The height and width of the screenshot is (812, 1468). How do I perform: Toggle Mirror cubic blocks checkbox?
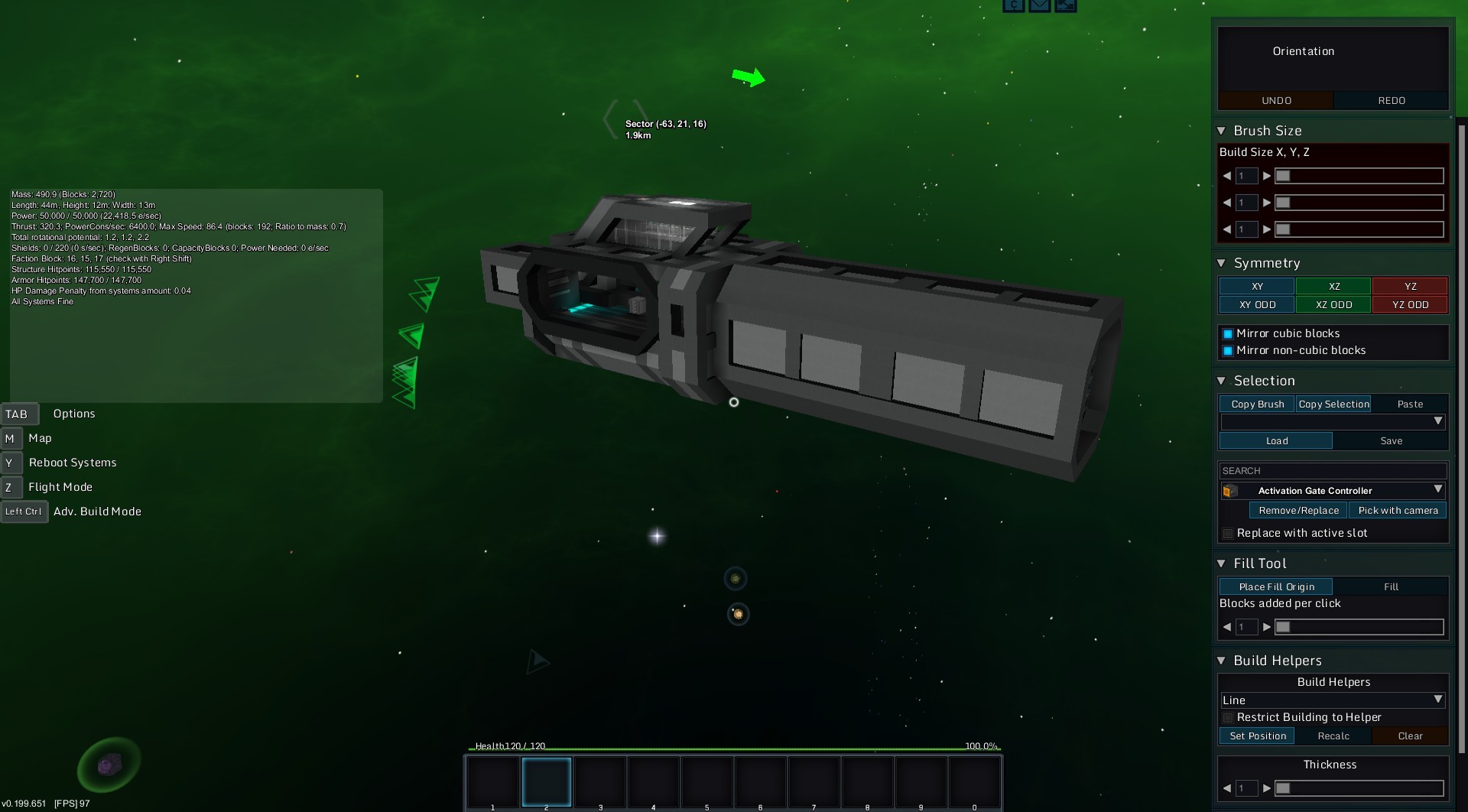[x=1228, y=334]
